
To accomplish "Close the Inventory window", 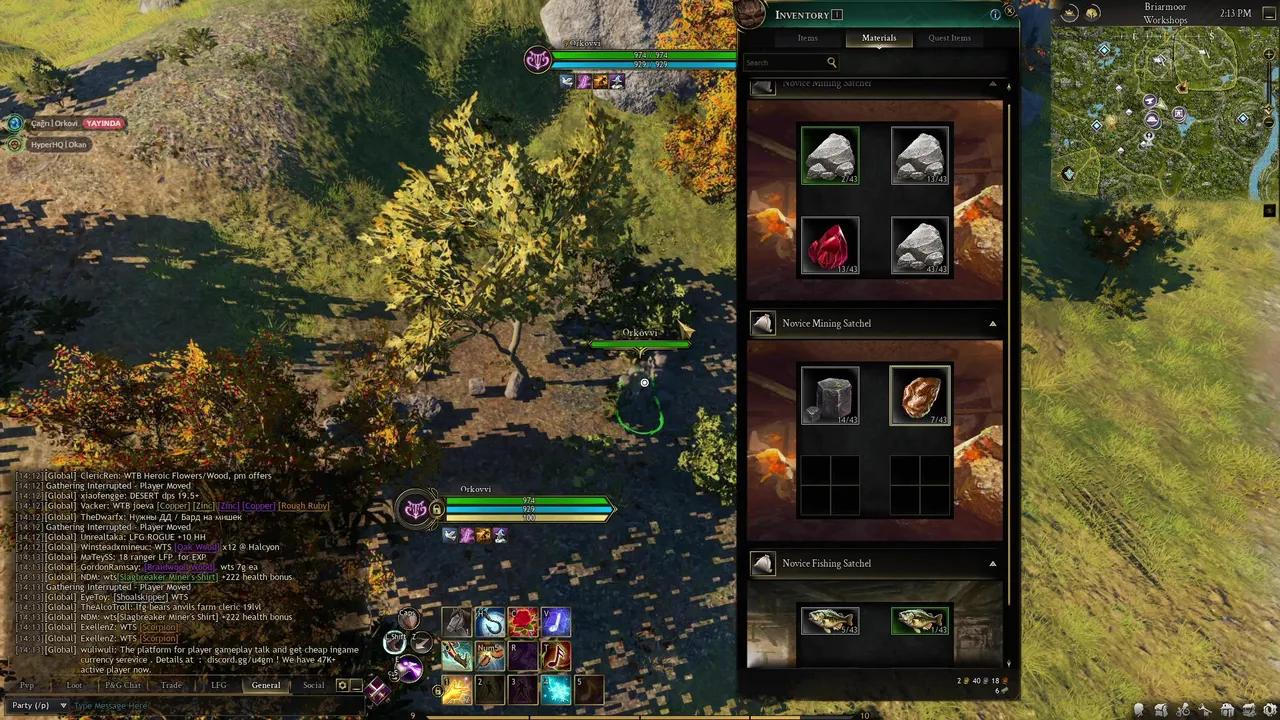I will [1010, 12].
